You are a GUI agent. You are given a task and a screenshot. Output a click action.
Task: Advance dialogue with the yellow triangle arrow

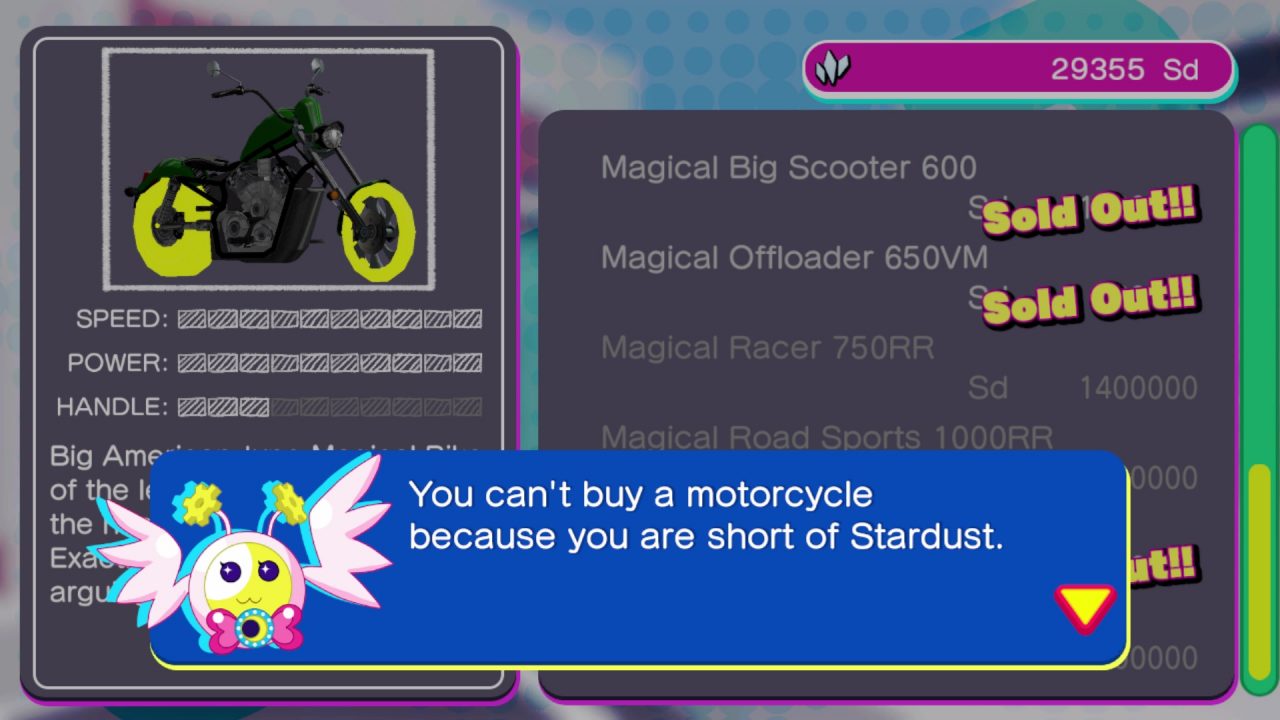pyautogui.click(x=1084, y=606)
